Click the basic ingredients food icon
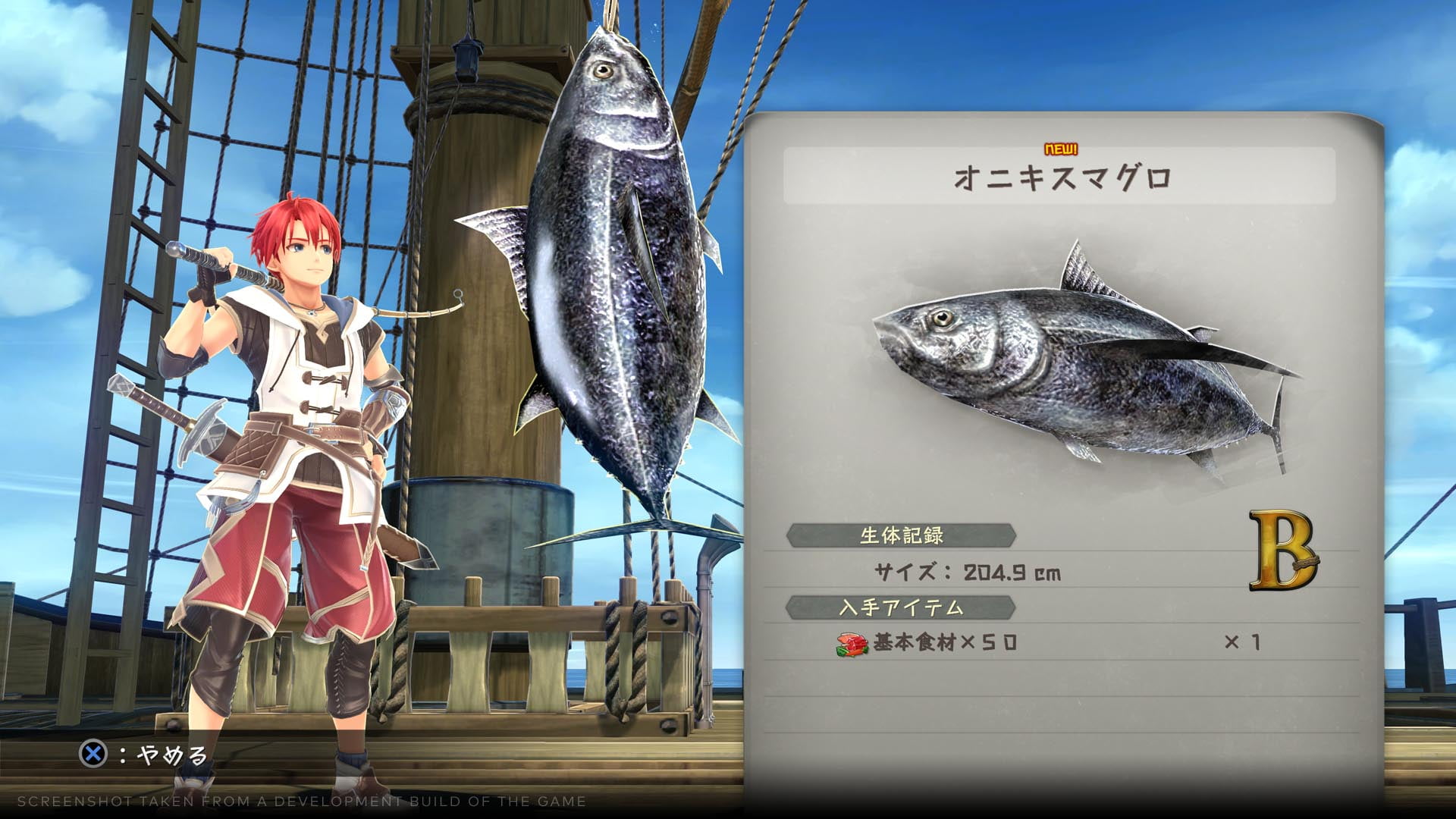Viewport: 1456px width, 819px height. pos(852,644)
